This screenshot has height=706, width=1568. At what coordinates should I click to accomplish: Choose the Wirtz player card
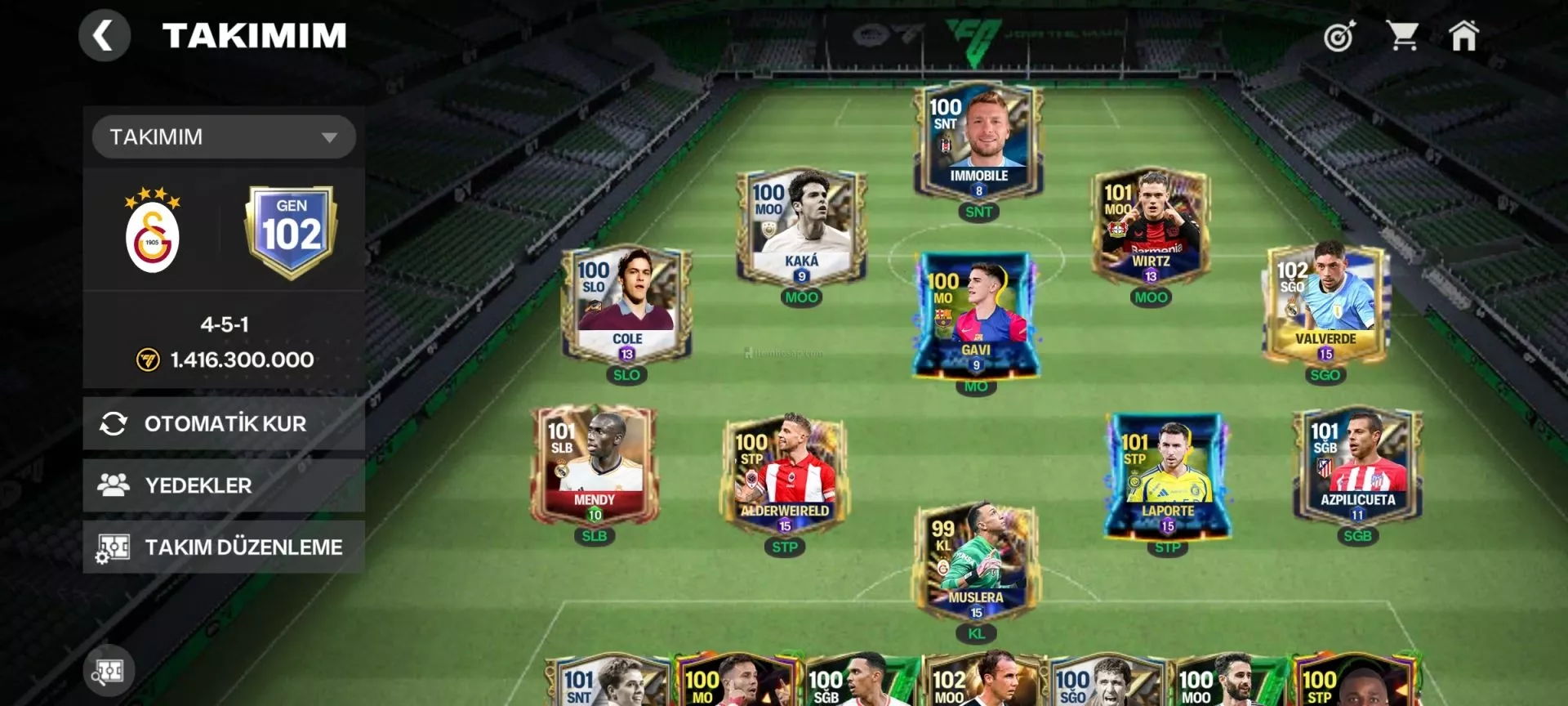click(x=1151, y=227)
